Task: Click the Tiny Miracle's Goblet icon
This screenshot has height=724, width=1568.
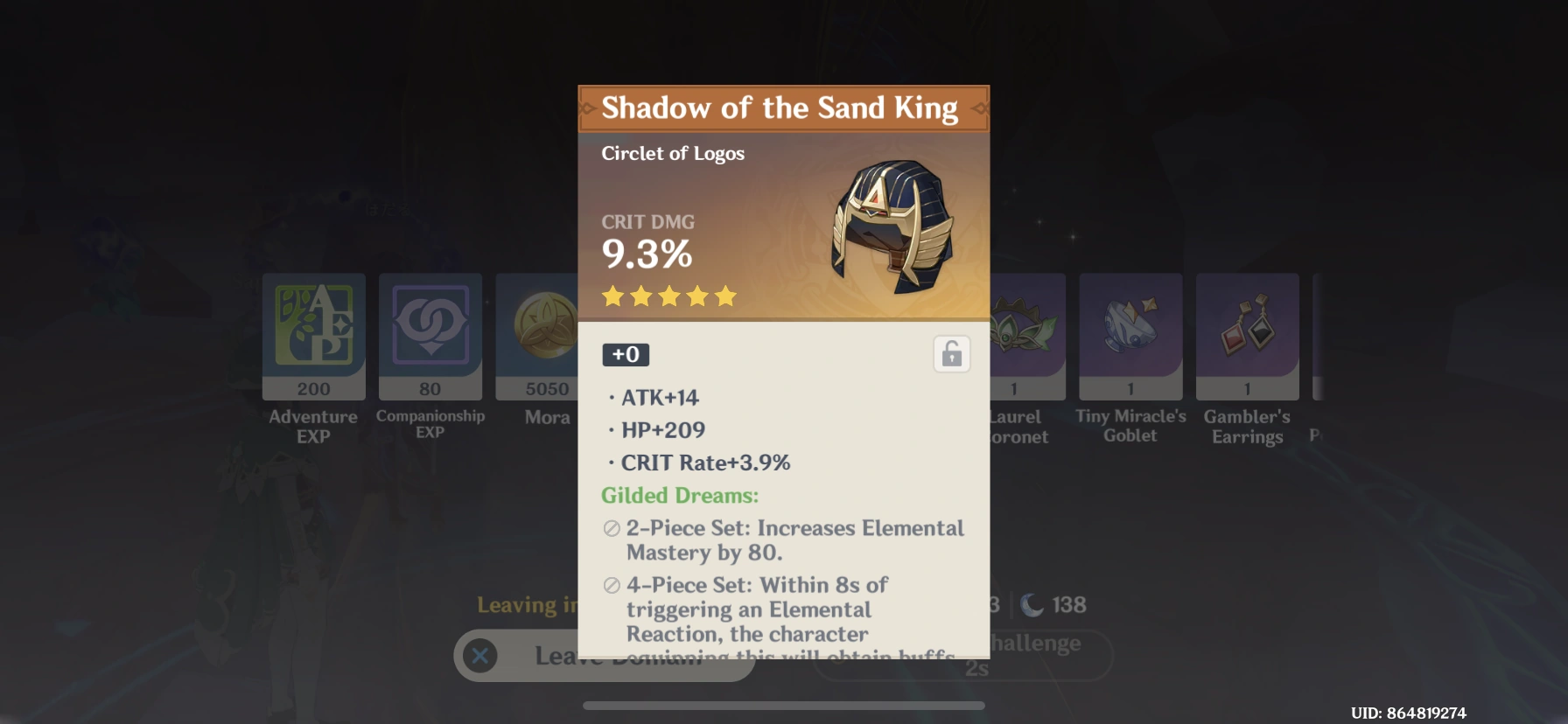Action: [x=1130, y=332]
